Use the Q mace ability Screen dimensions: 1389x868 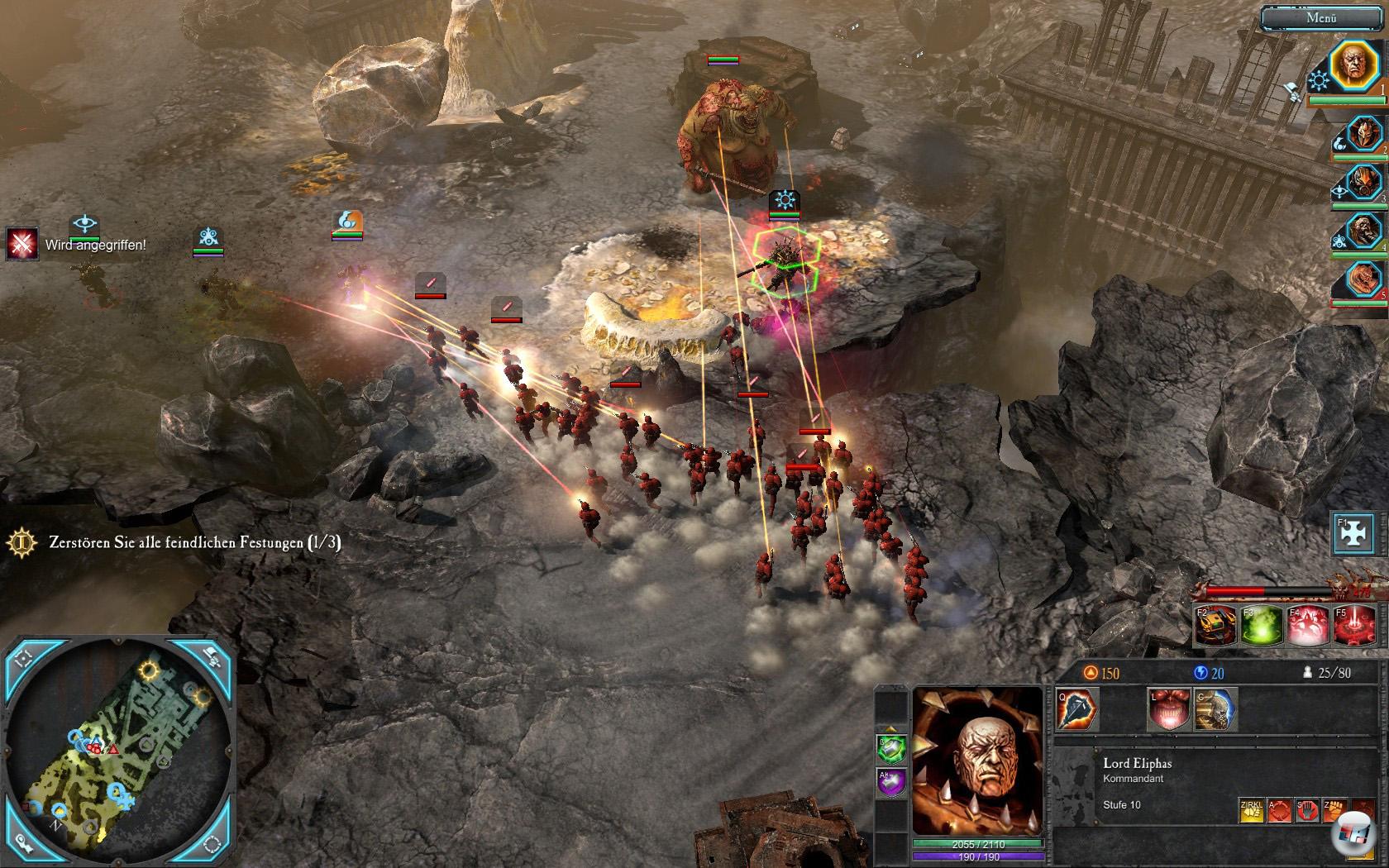(x=1076, y=710)
